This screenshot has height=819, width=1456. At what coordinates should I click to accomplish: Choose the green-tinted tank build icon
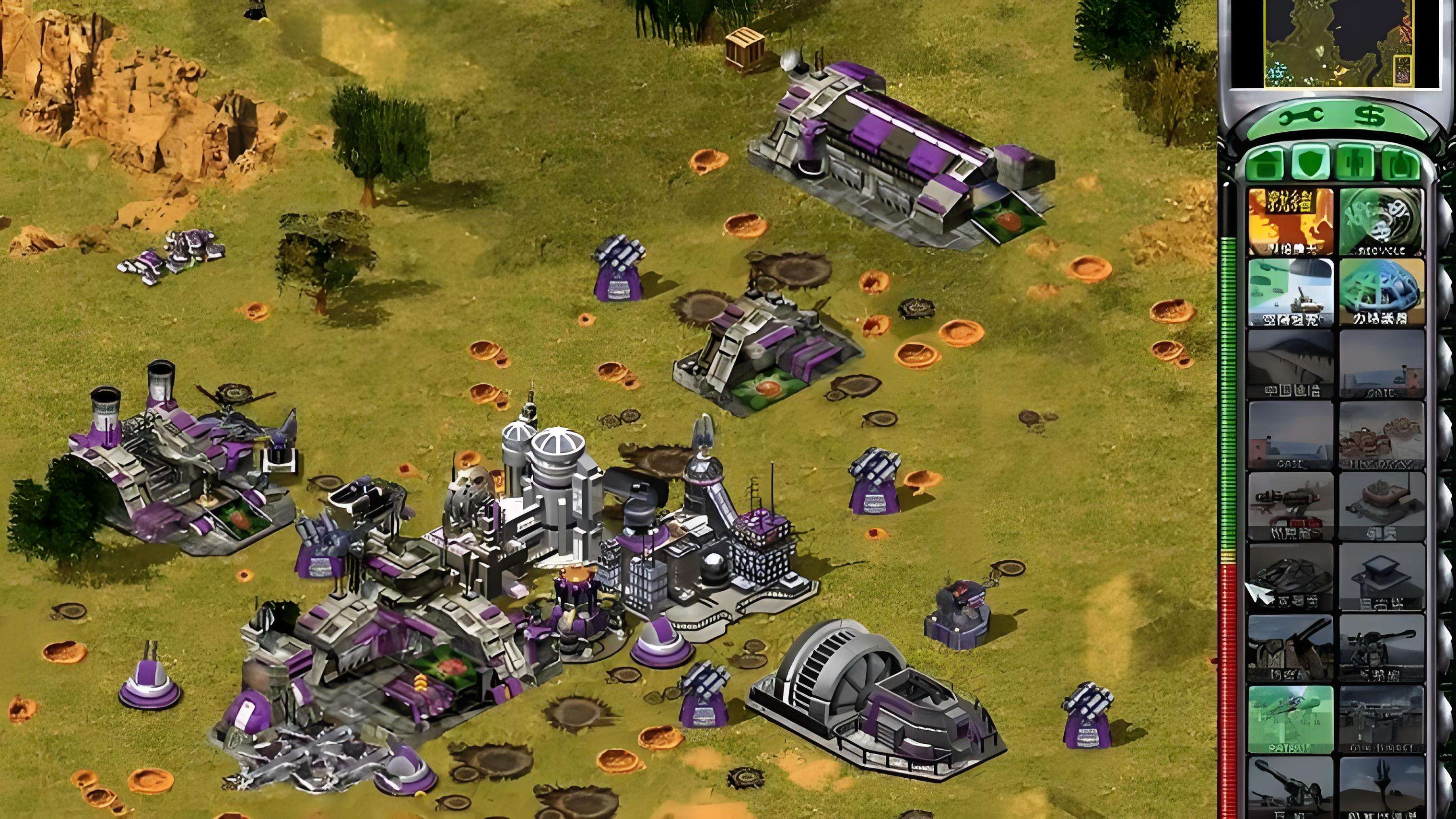1290,293
